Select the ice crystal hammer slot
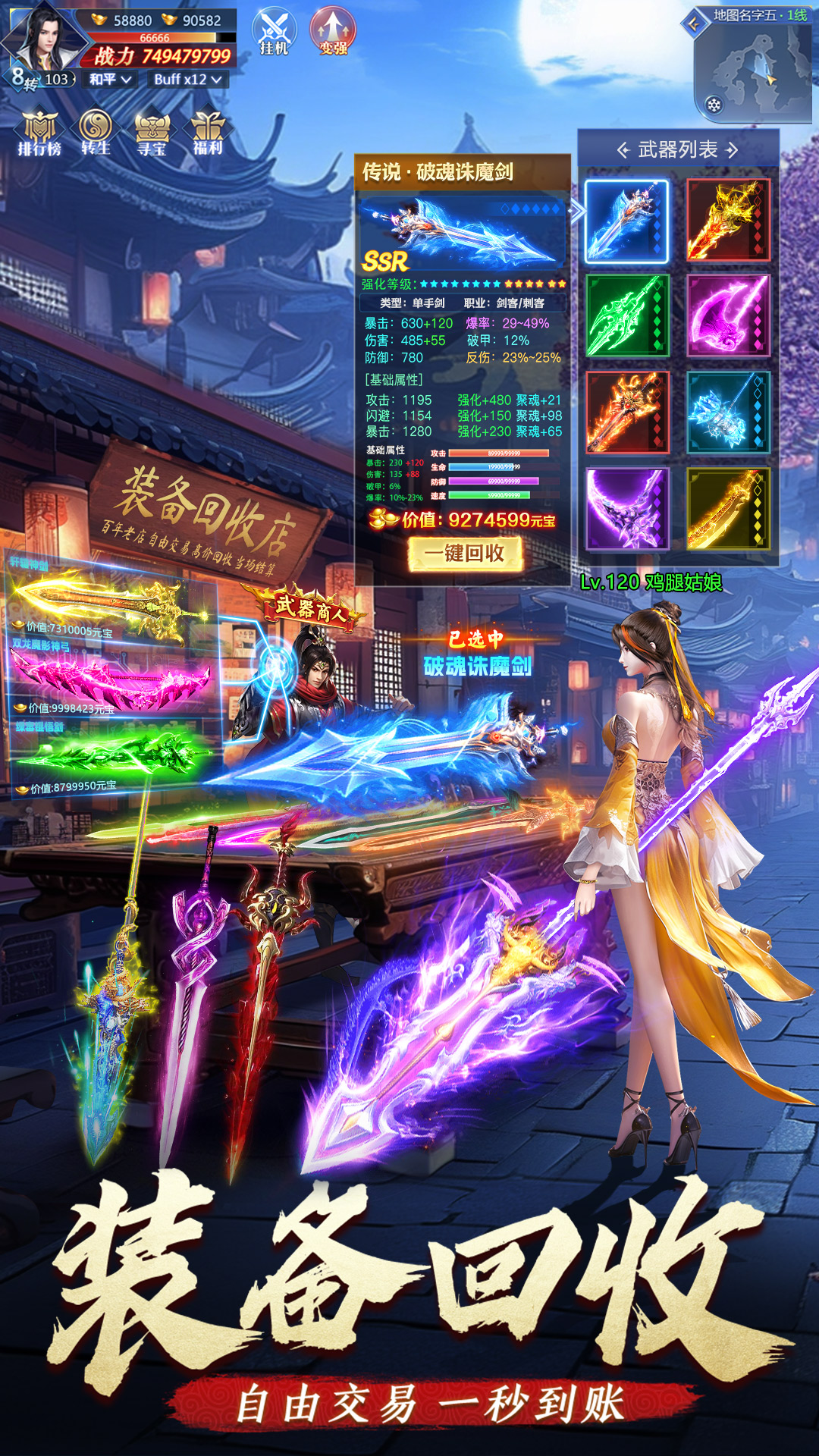The height and width of the screenshot is (1456, 819). (728, 413)
